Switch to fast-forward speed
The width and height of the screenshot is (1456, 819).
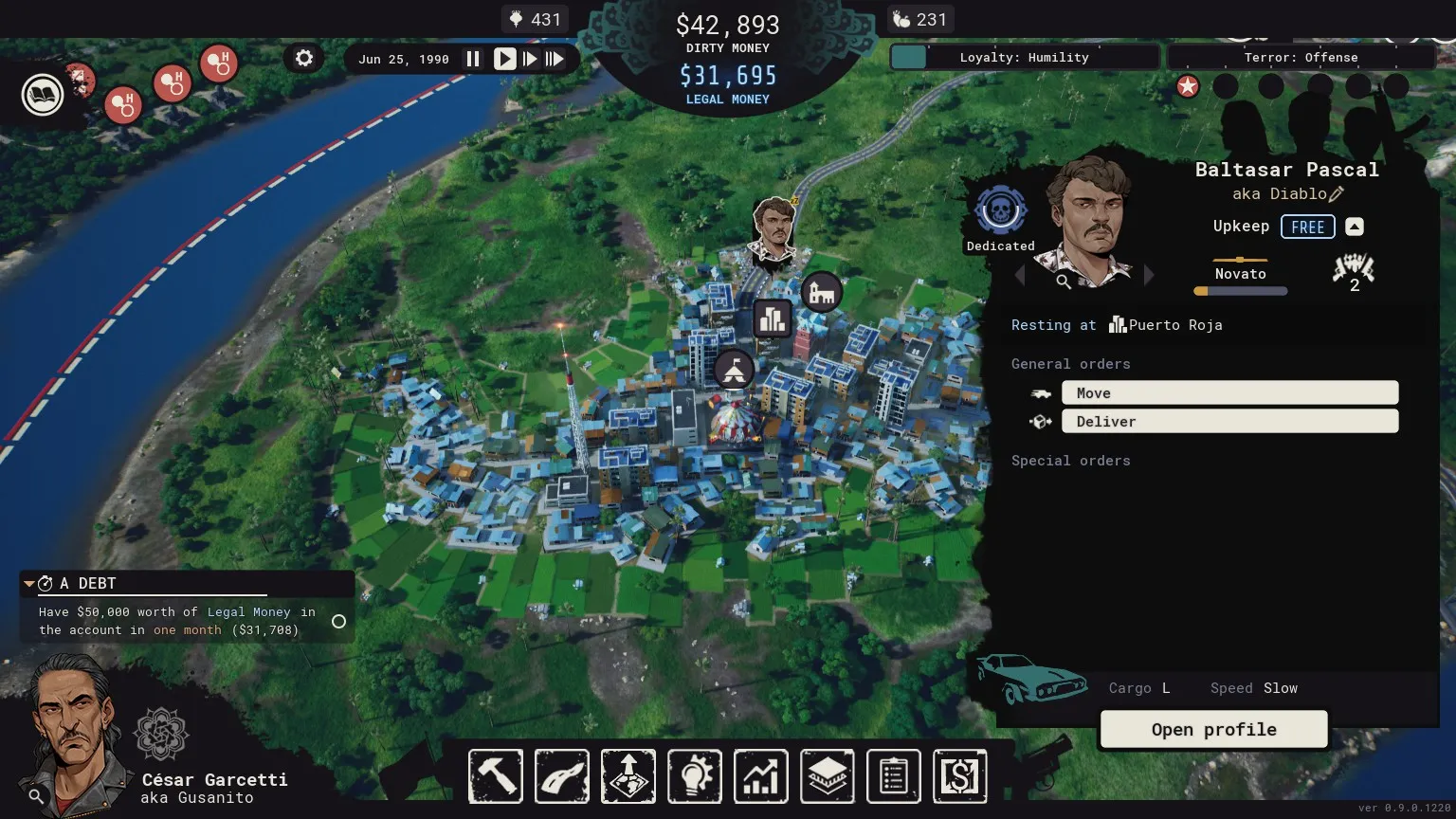point(530,59)
